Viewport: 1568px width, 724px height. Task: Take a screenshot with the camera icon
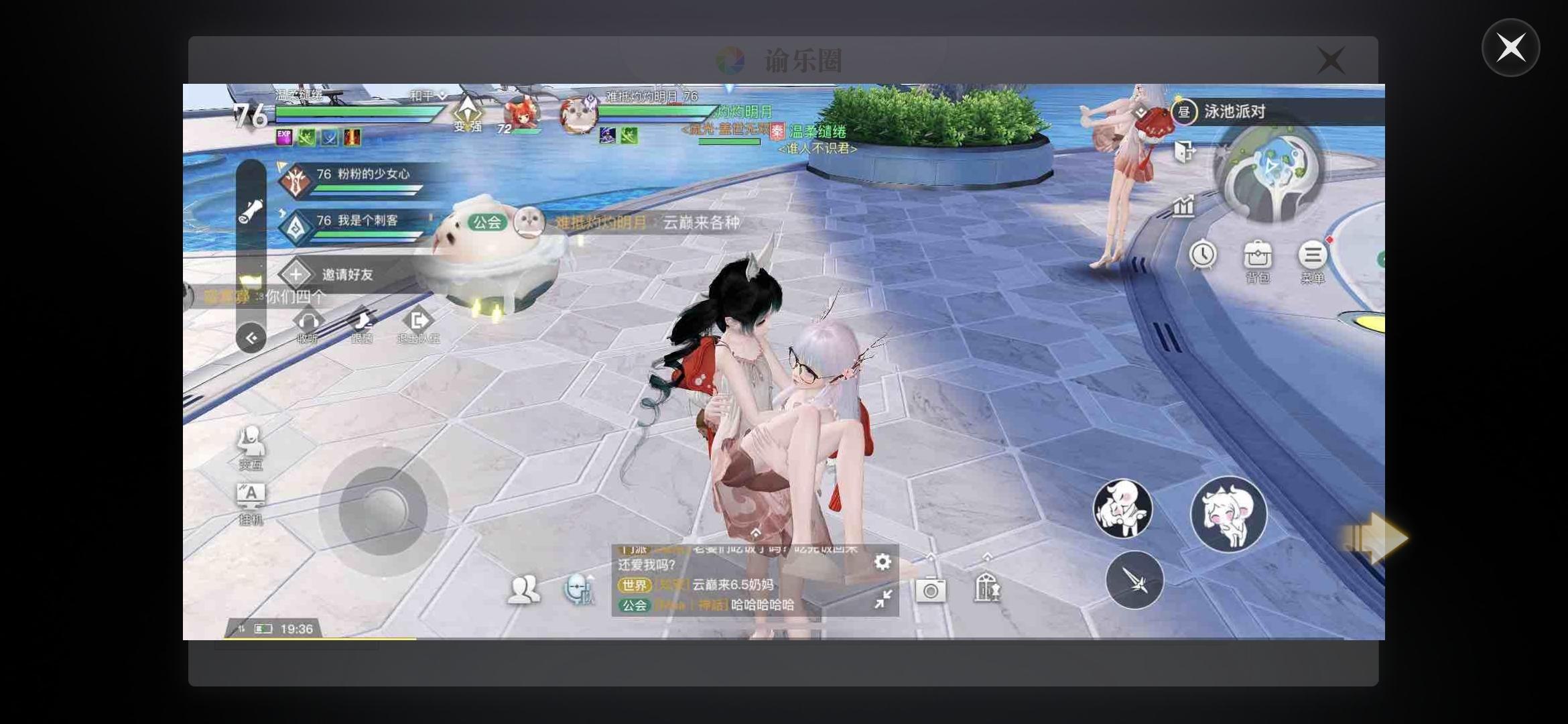[931, 590]
